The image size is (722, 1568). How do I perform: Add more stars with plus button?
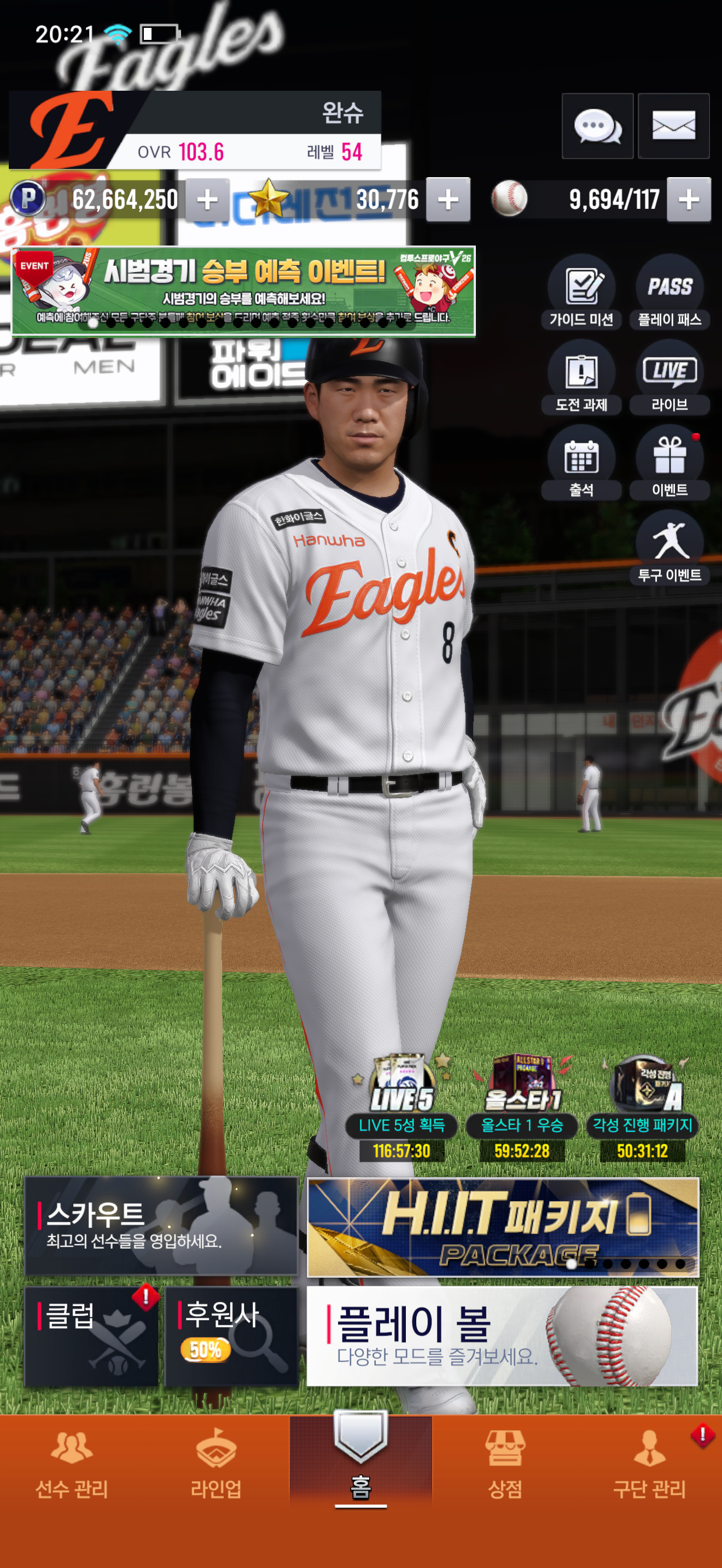coord(448,200)
